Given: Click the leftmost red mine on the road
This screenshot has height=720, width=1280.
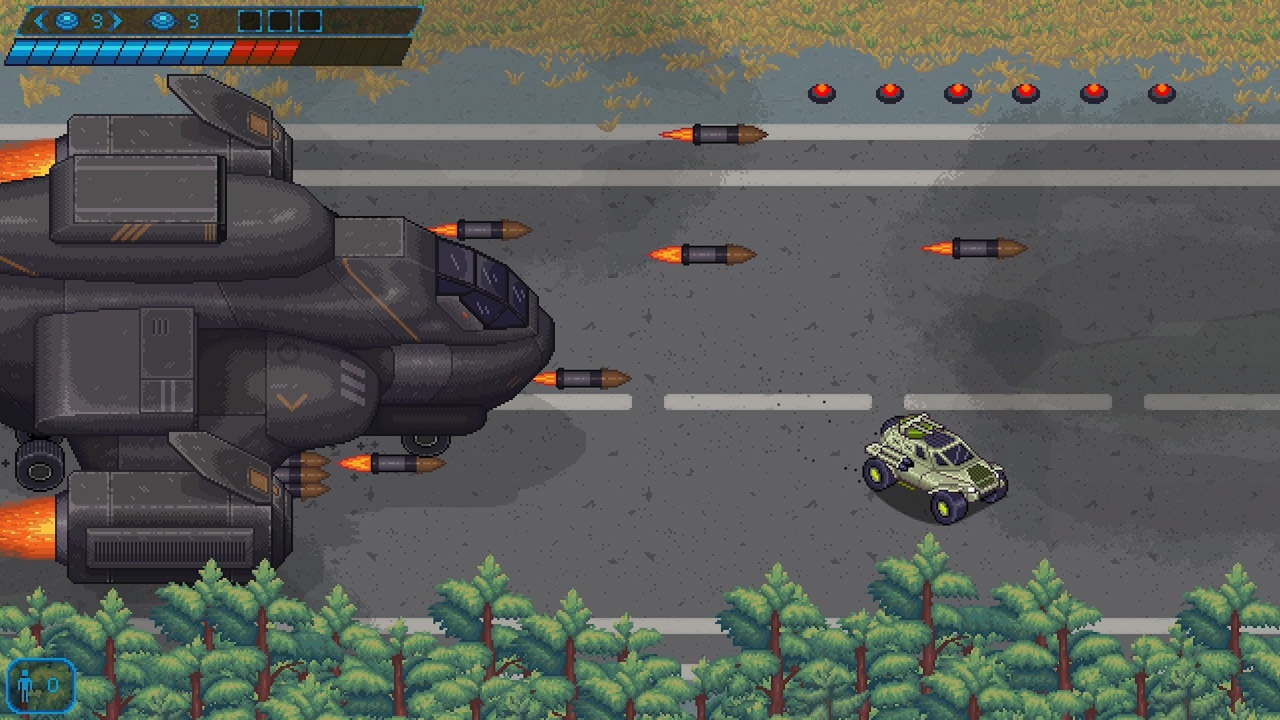Looking at the screenshot, I should (820, 92).
